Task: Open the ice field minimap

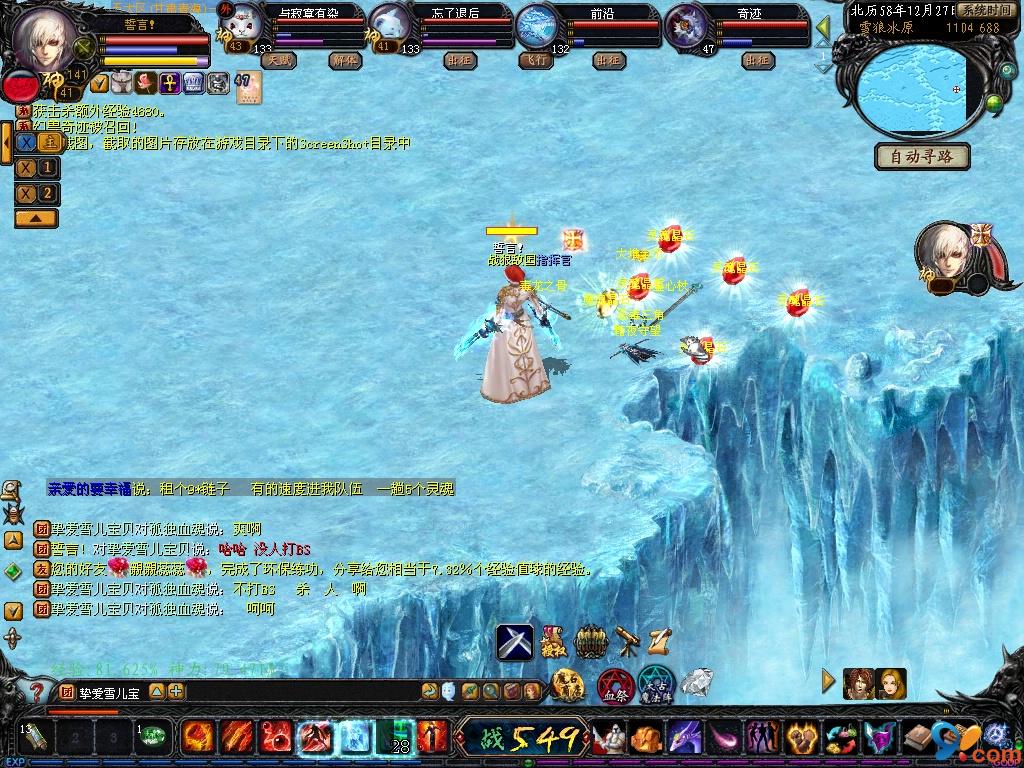Action: pos(917,90)
